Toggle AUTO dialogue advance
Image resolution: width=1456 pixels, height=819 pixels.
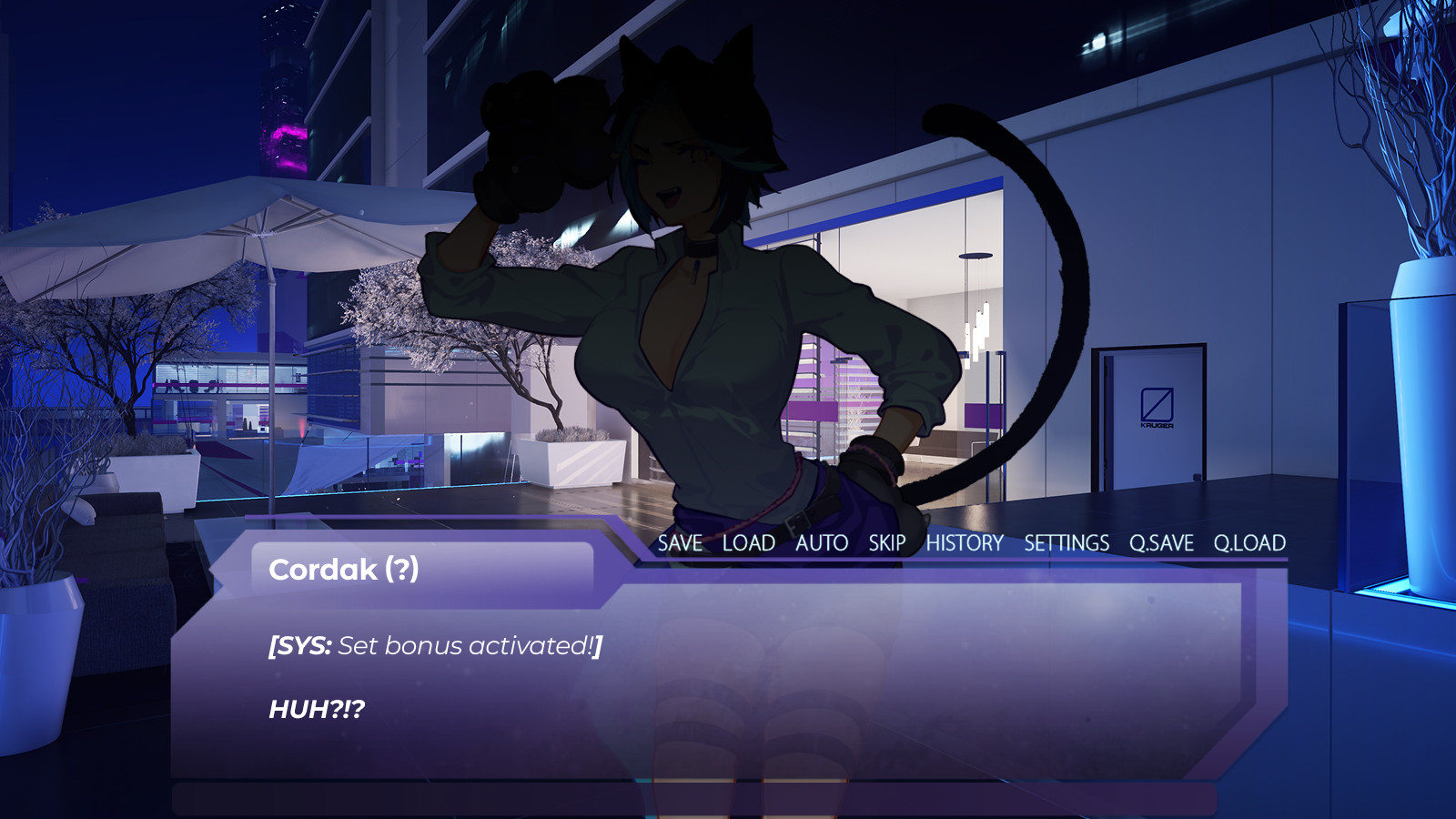pos(822,543)
